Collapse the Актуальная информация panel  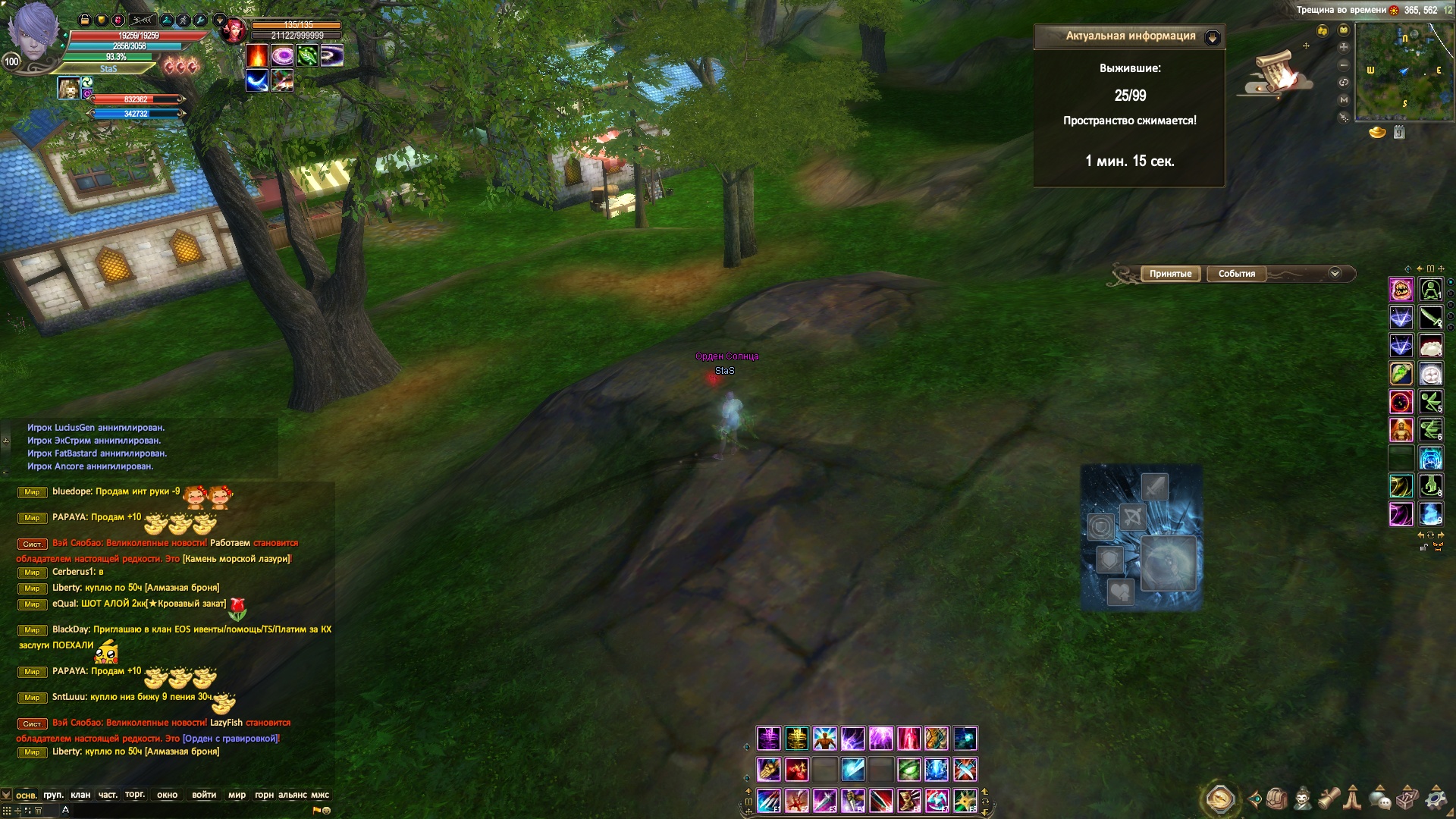1212,37
